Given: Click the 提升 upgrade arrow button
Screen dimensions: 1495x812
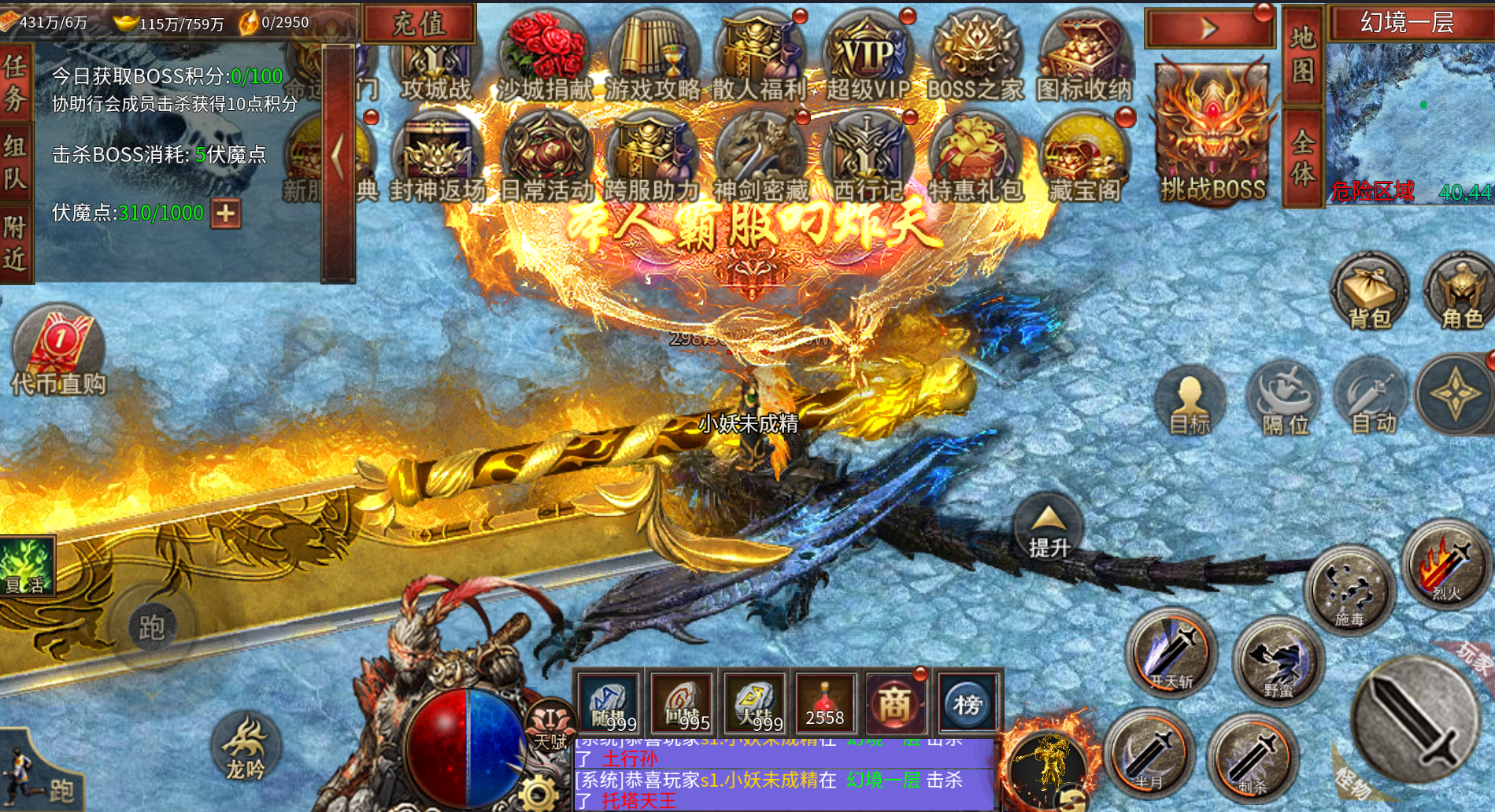Looking at the screenshot, I should tap(1048, 528).
